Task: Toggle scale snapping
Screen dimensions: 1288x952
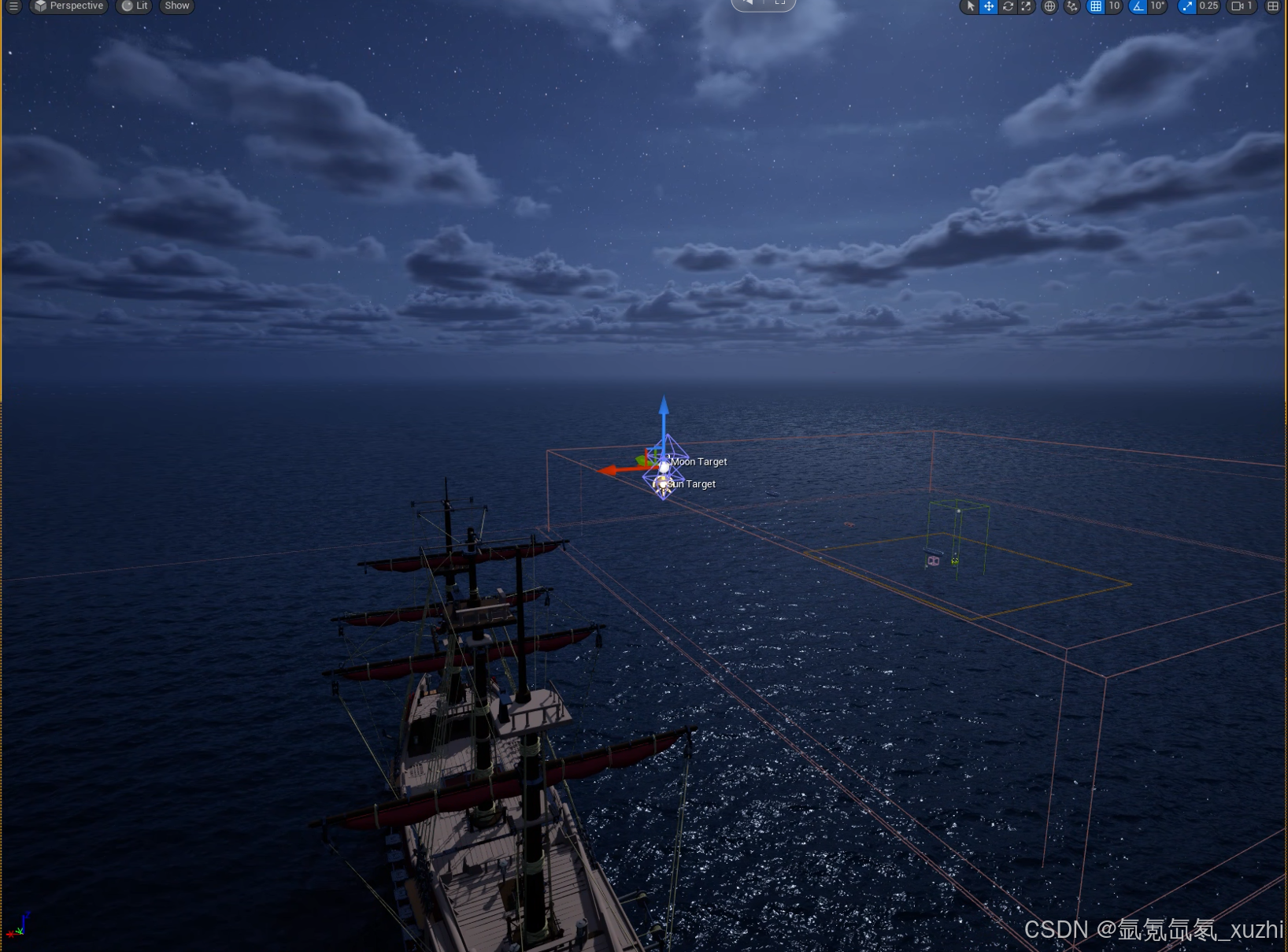Action: coord(1186,6)
